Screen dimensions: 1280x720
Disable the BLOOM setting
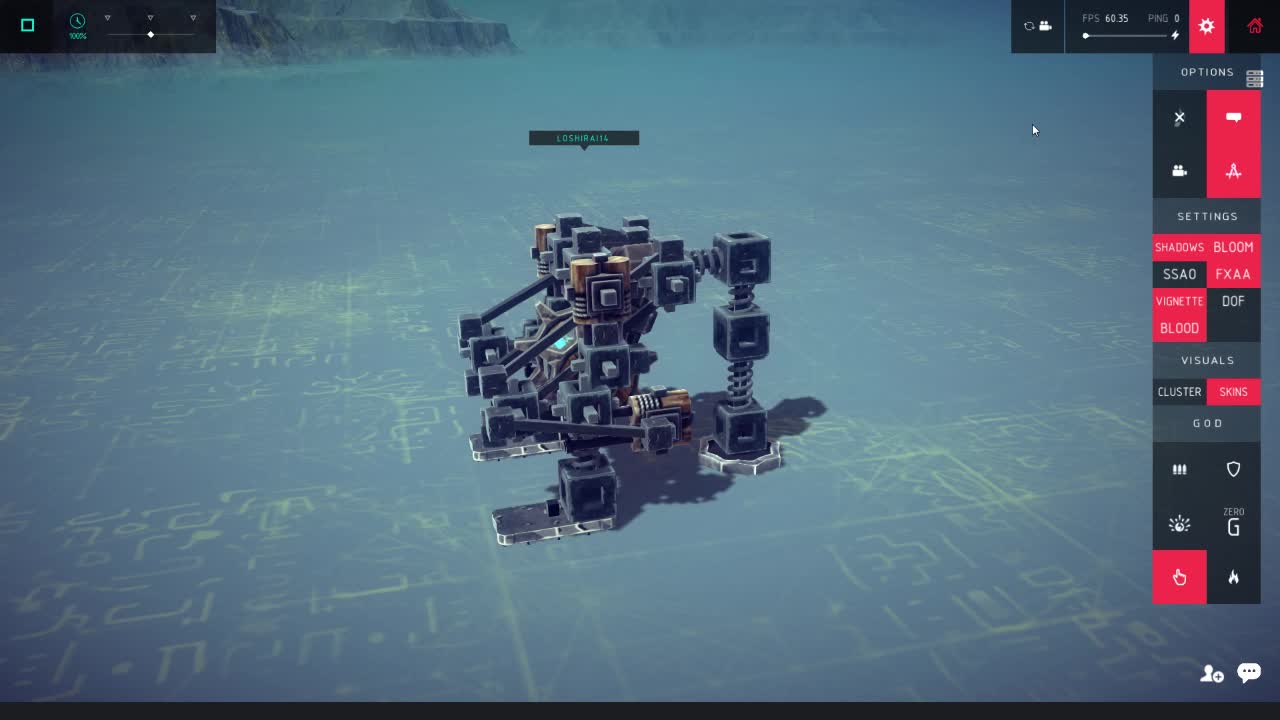pyautogui.click(x=1234, y=247)
